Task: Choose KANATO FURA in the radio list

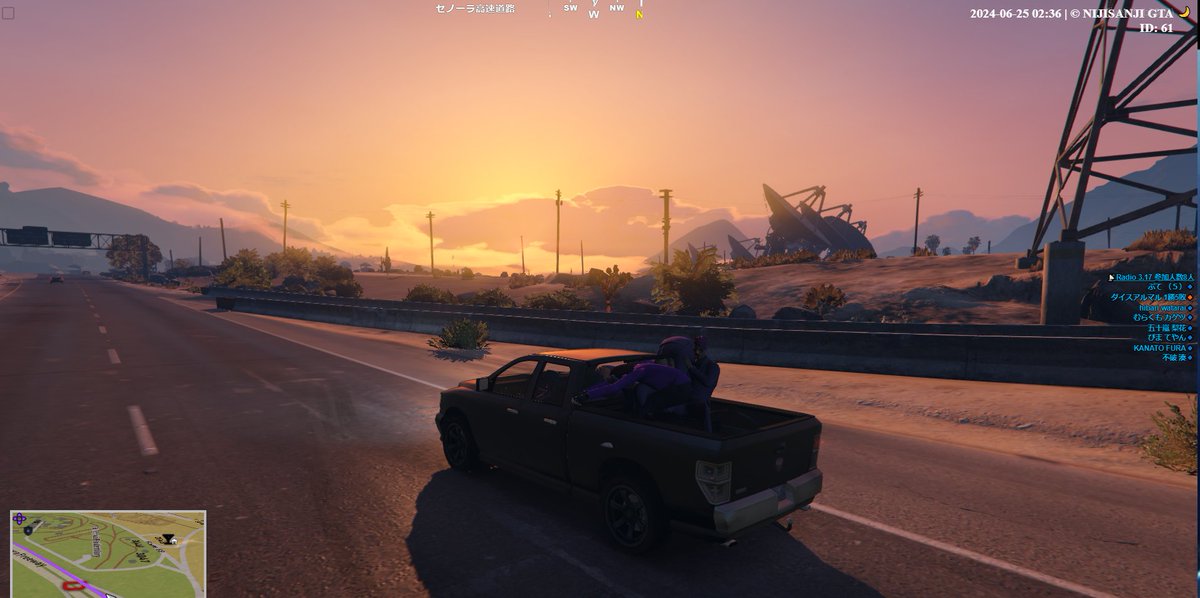Action: tap(1159, 348)
